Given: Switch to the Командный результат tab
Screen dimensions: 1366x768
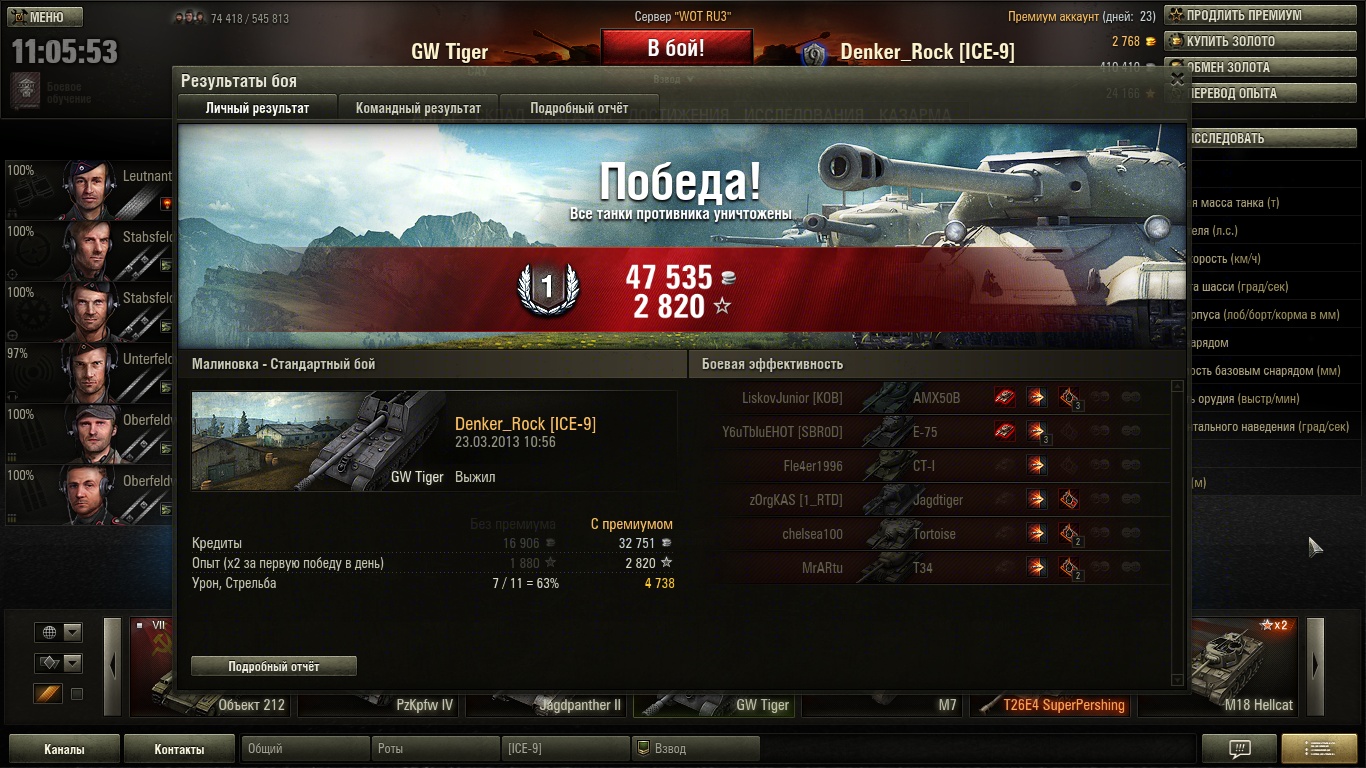Looking at the screenshot, I should pyautogui.click(x=418, y=108).
